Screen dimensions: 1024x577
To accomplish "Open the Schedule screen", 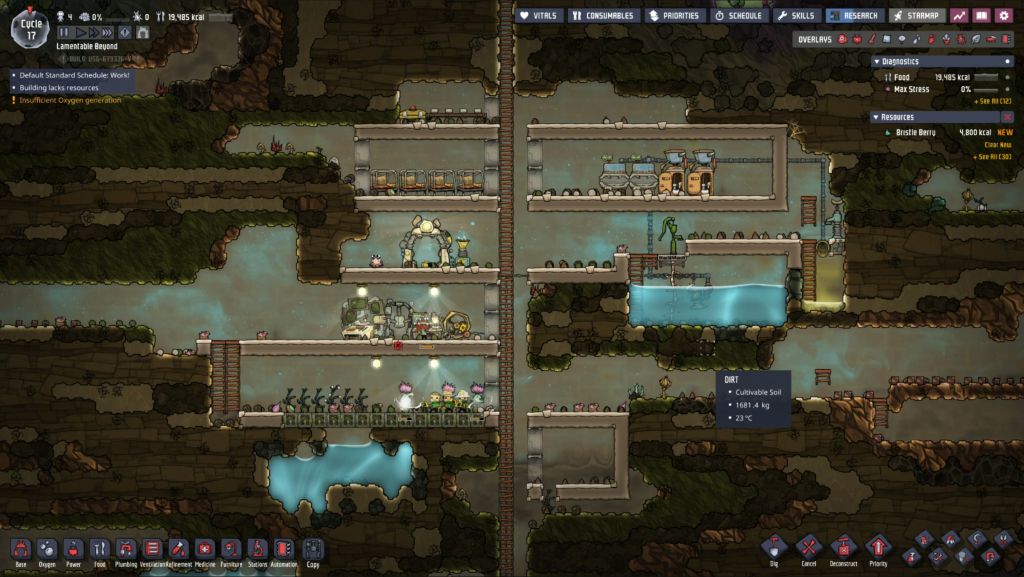I will [738, 15].
